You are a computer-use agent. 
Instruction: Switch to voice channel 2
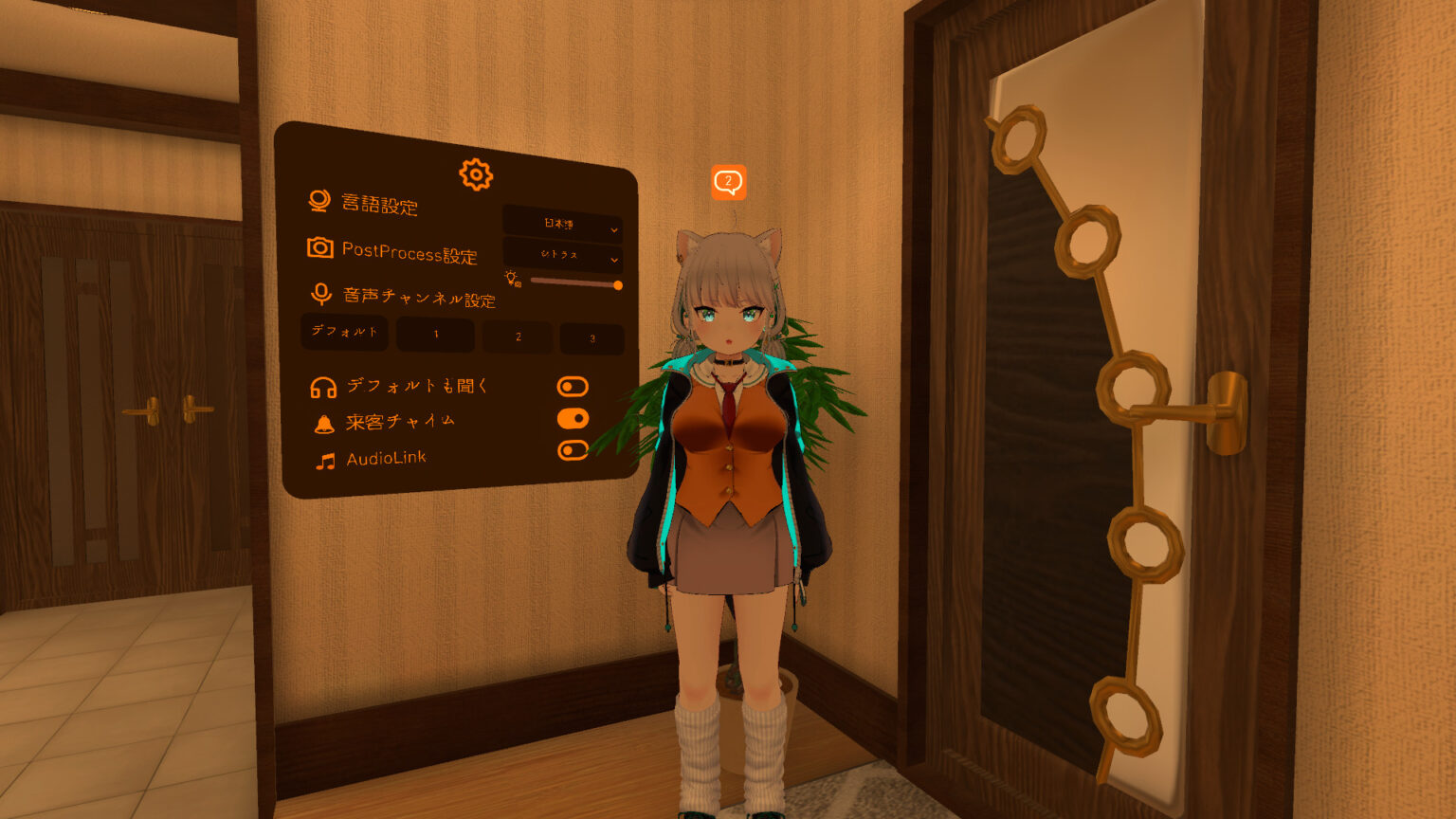pyautogui.click(x=518, y=337)
